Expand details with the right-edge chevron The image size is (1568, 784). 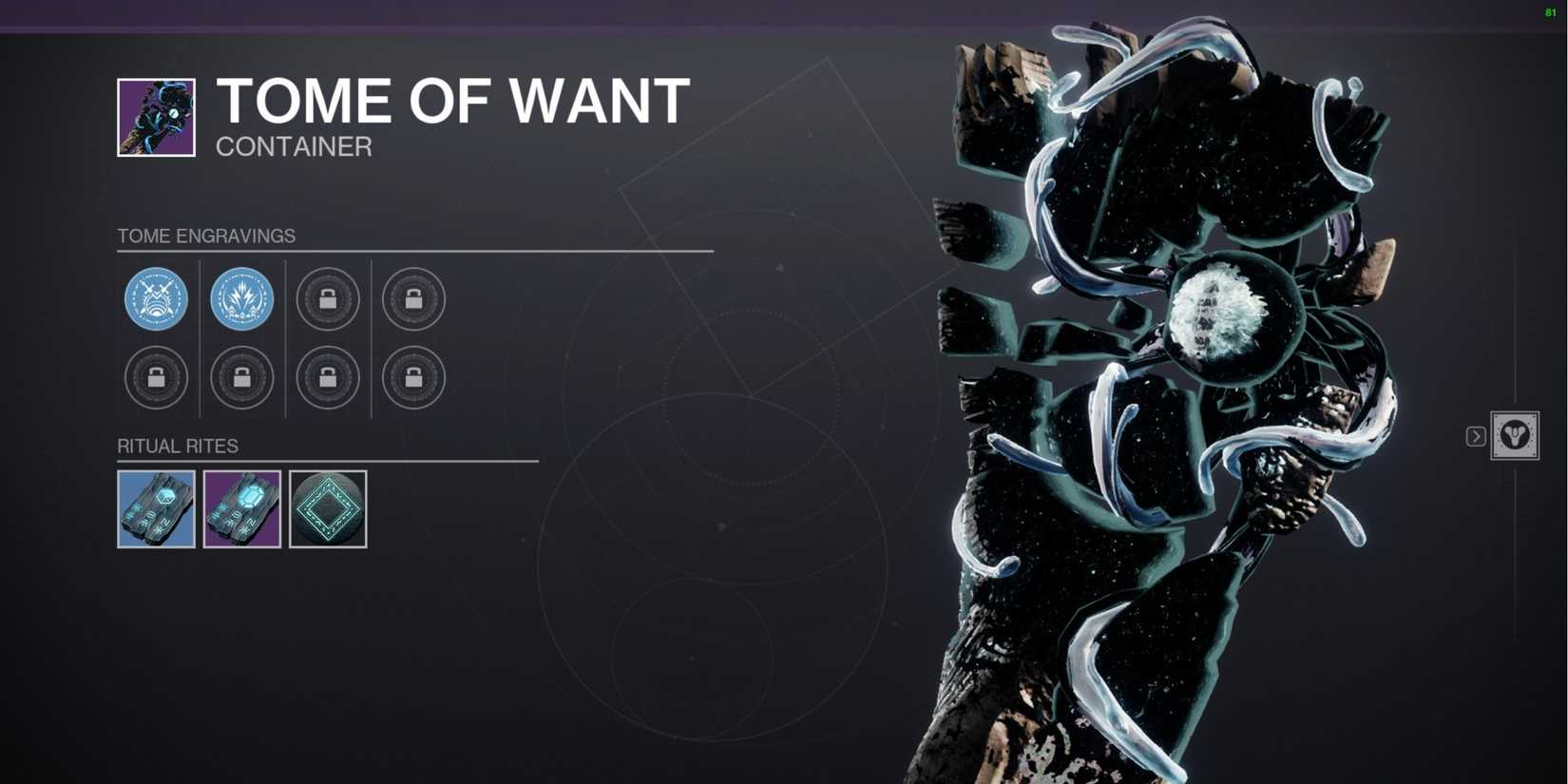[1475, 436]
